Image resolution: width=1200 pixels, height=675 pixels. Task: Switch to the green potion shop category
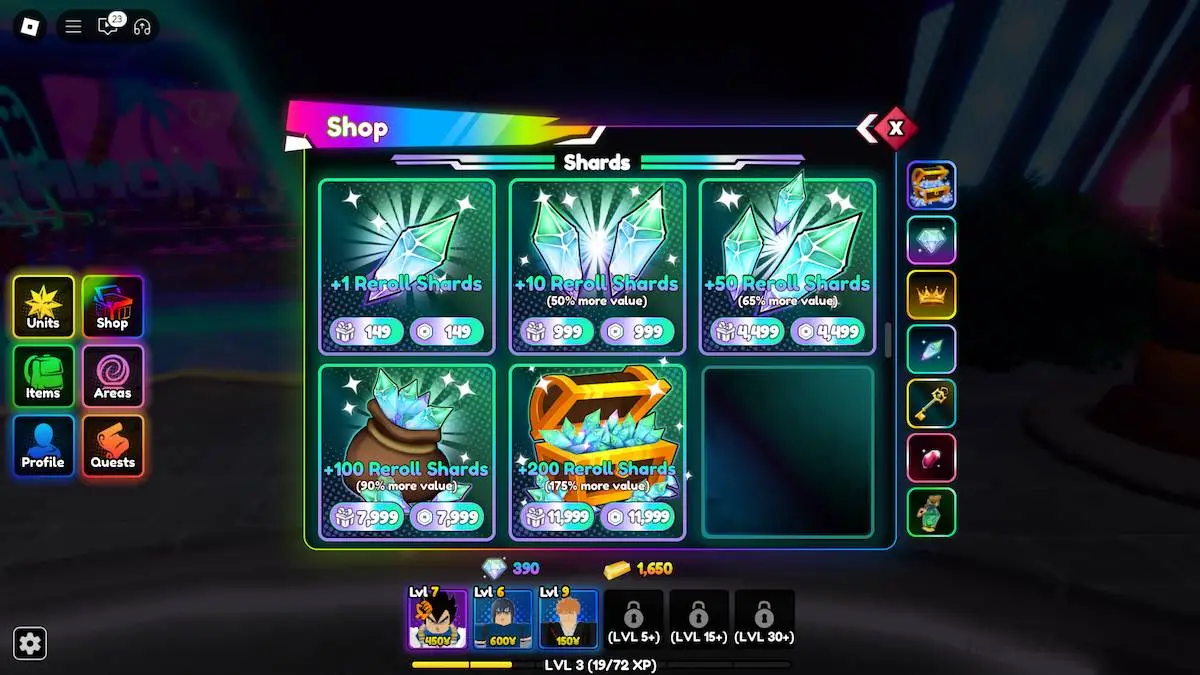pos(931,512)
